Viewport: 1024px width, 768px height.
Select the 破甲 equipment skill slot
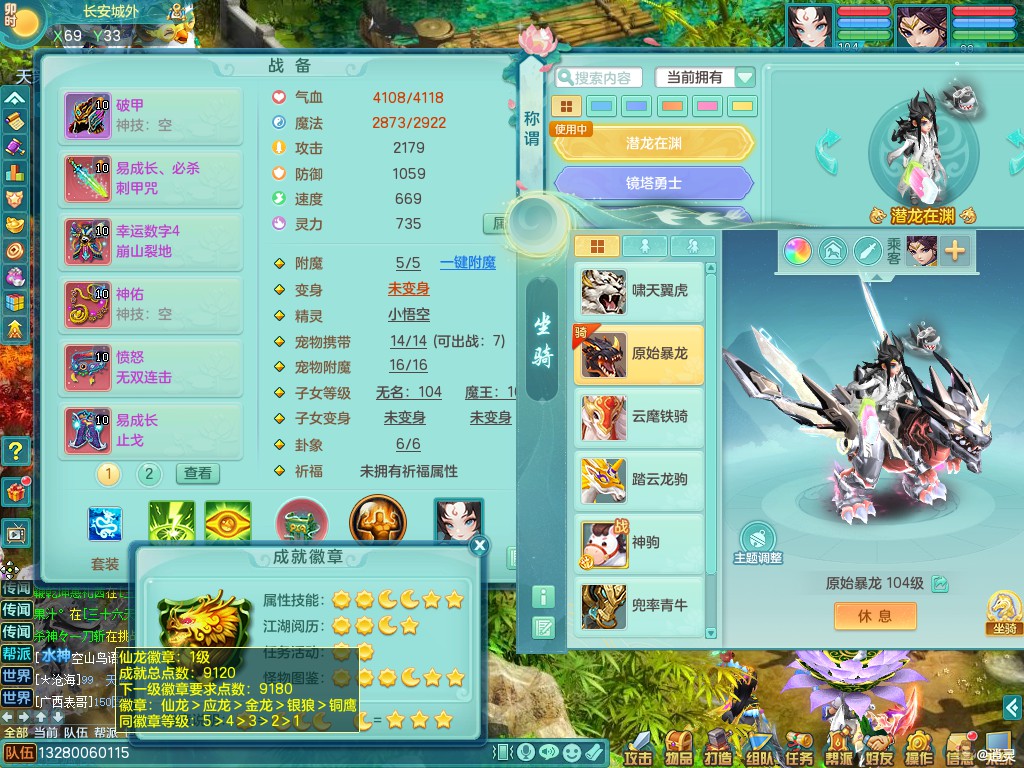[152, 115]
